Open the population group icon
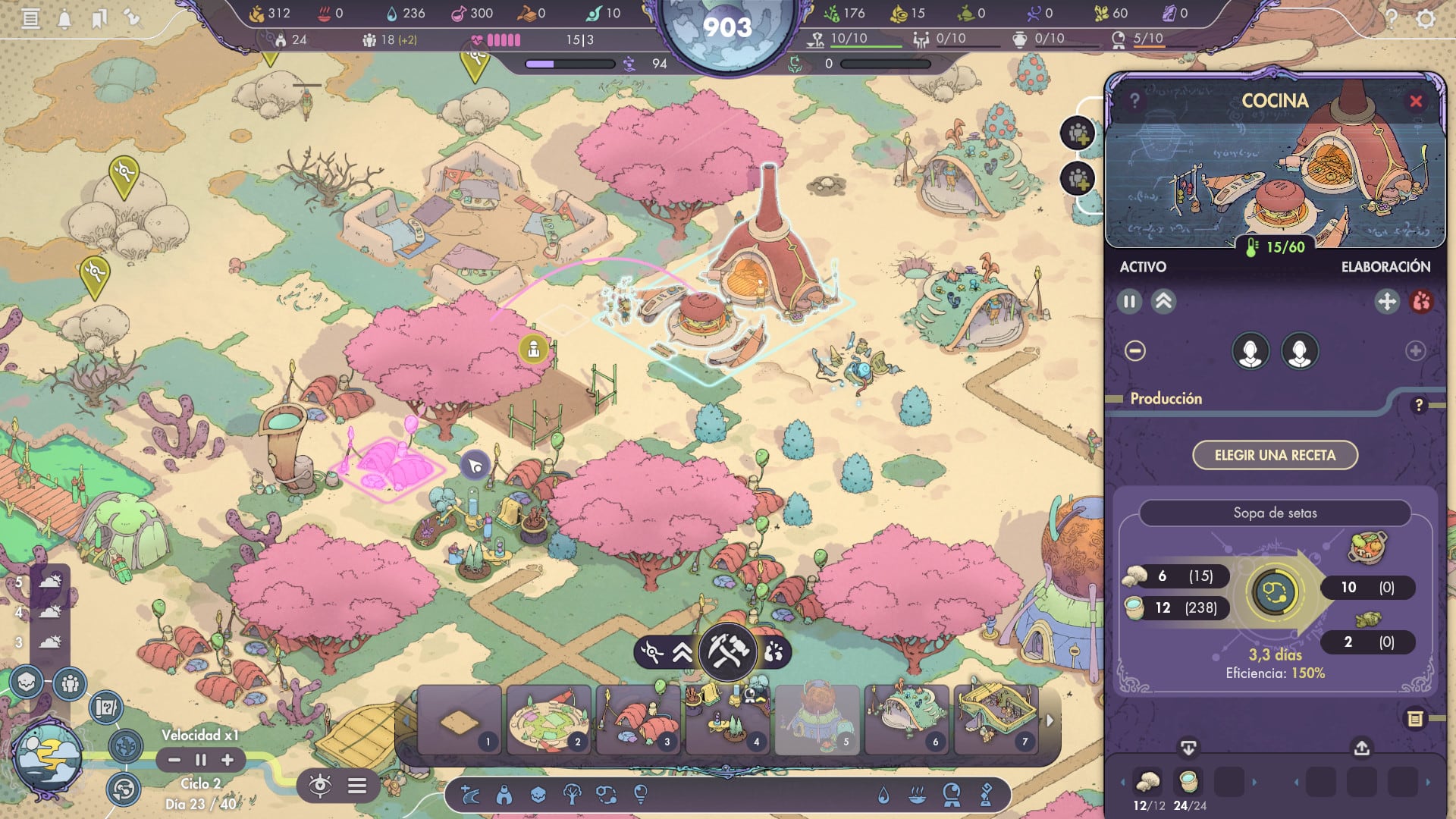The height and width of the screenshot is (819, 1456). click(70, 683)
